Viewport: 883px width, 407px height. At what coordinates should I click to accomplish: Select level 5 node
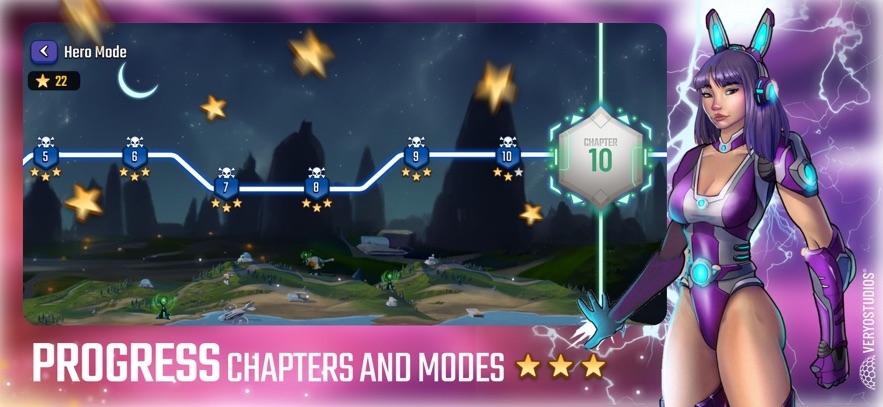pos(44,156)
